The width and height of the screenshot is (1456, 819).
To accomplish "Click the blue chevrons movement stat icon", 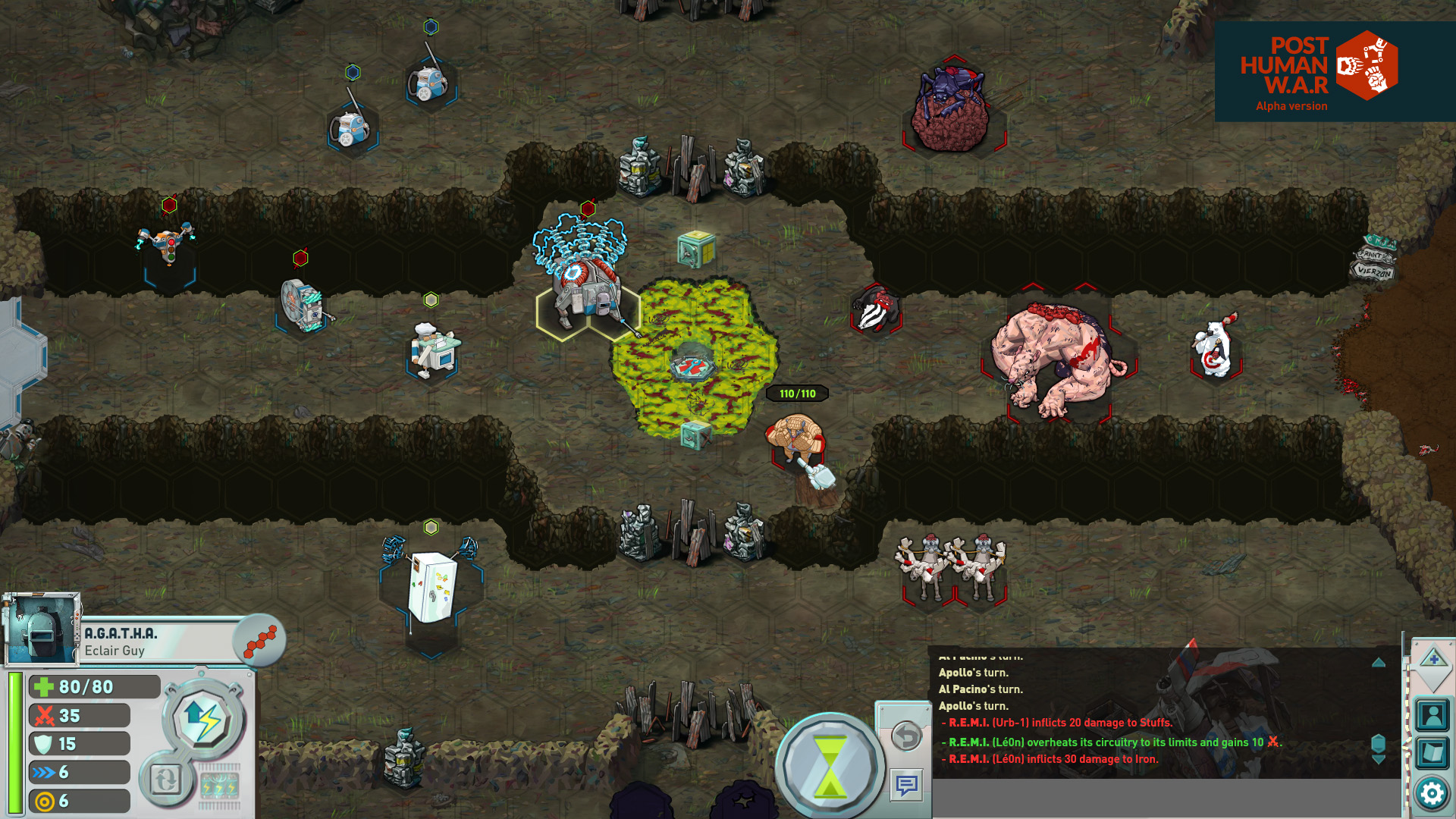I will (x=44, y=771).
